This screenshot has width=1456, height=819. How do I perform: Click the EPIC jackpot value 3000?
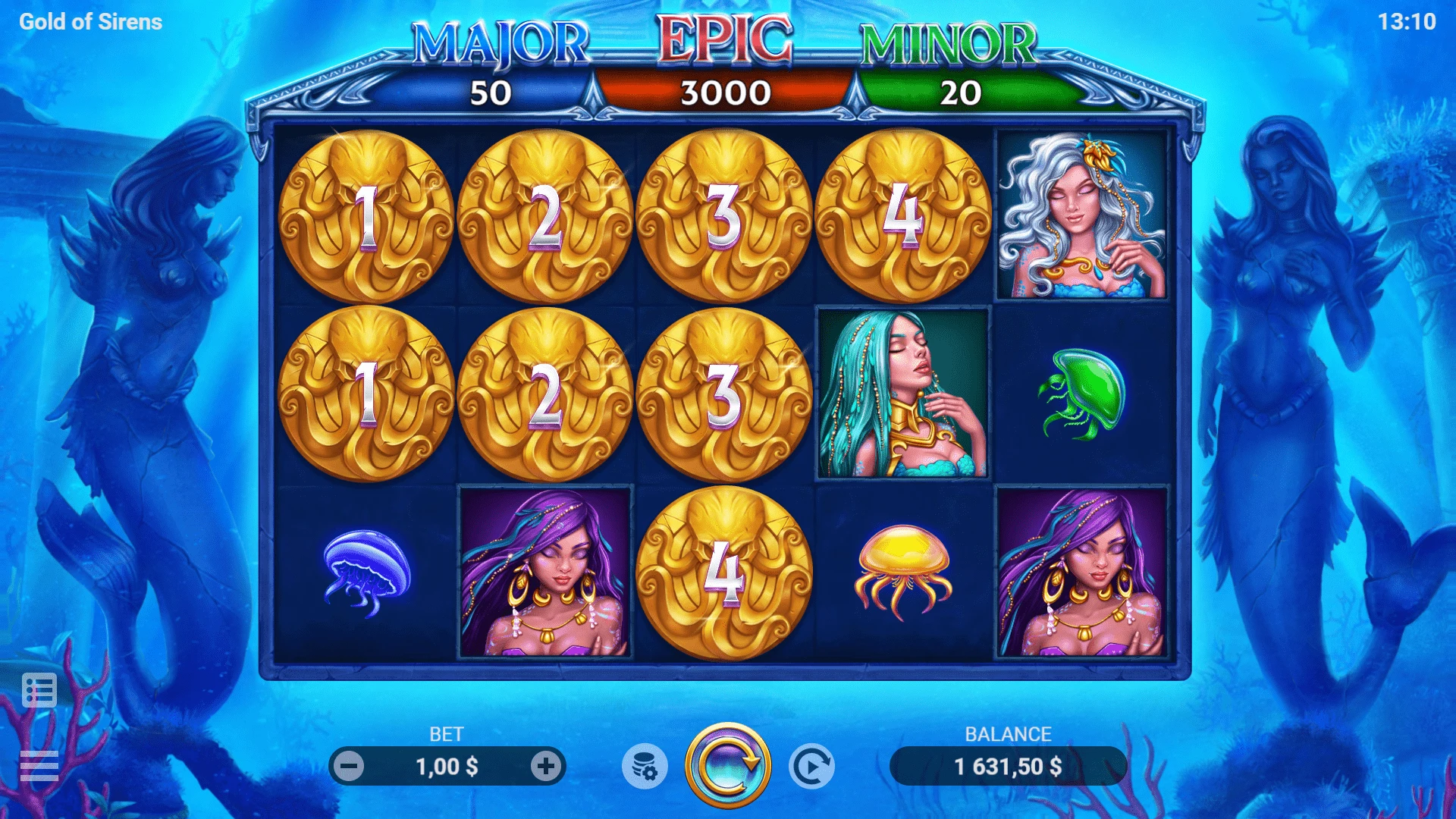(x=726, y=91)
